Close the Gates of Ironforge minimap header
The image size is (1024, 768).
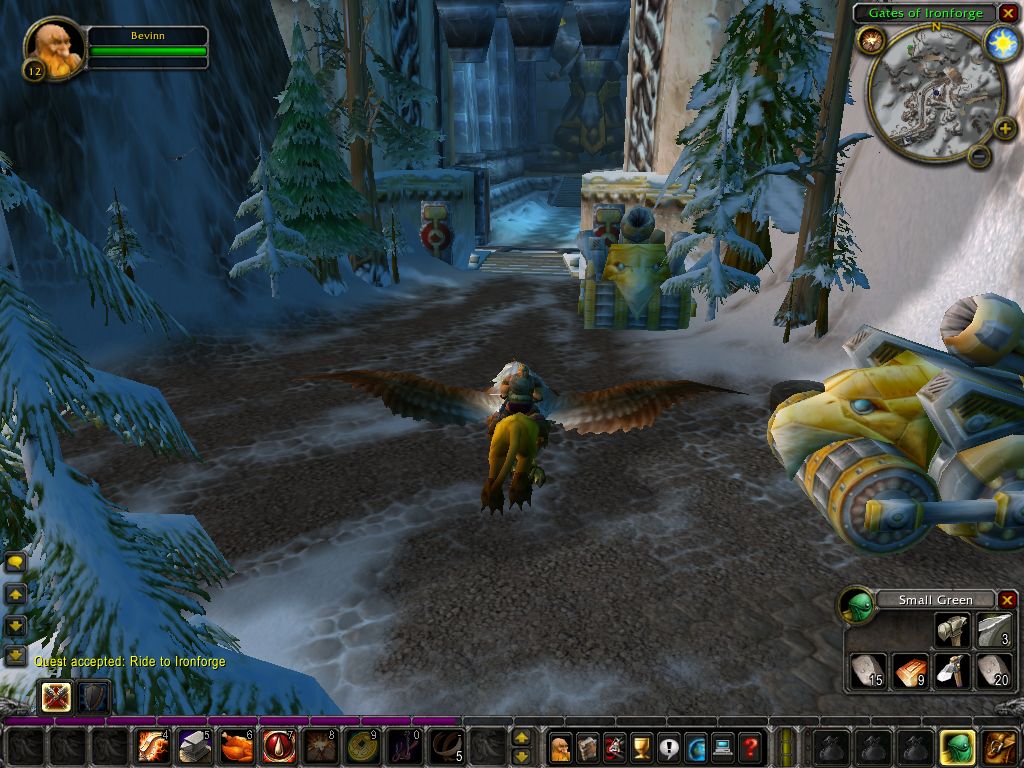[x=1007, y=13]
